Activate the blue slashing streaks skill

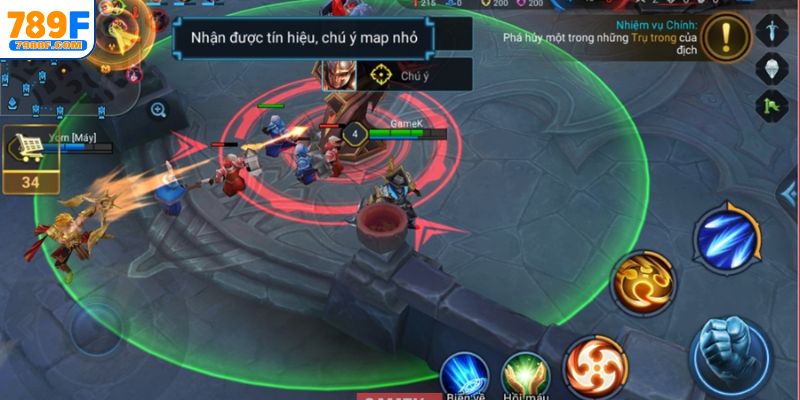point(727,236)
